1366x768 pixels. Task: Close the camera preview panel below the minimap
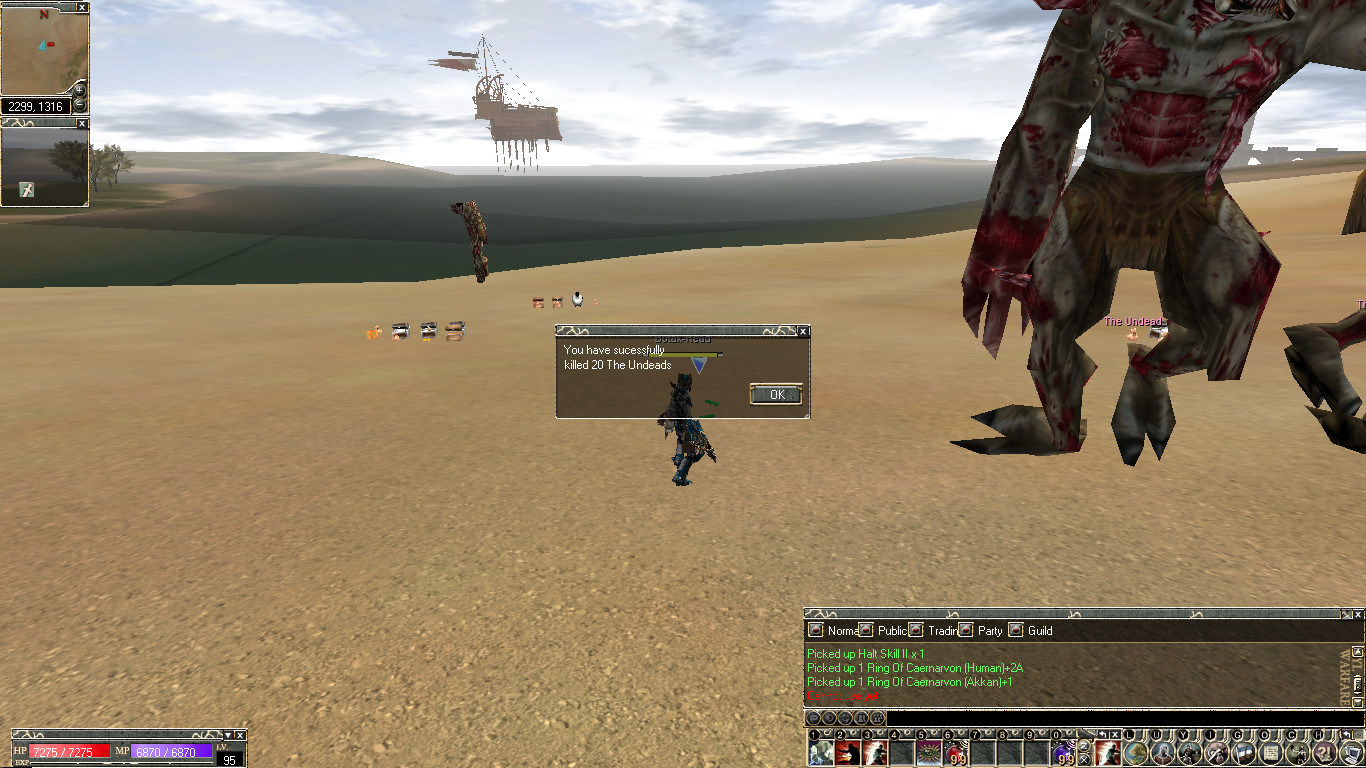(x=82, y=123)
